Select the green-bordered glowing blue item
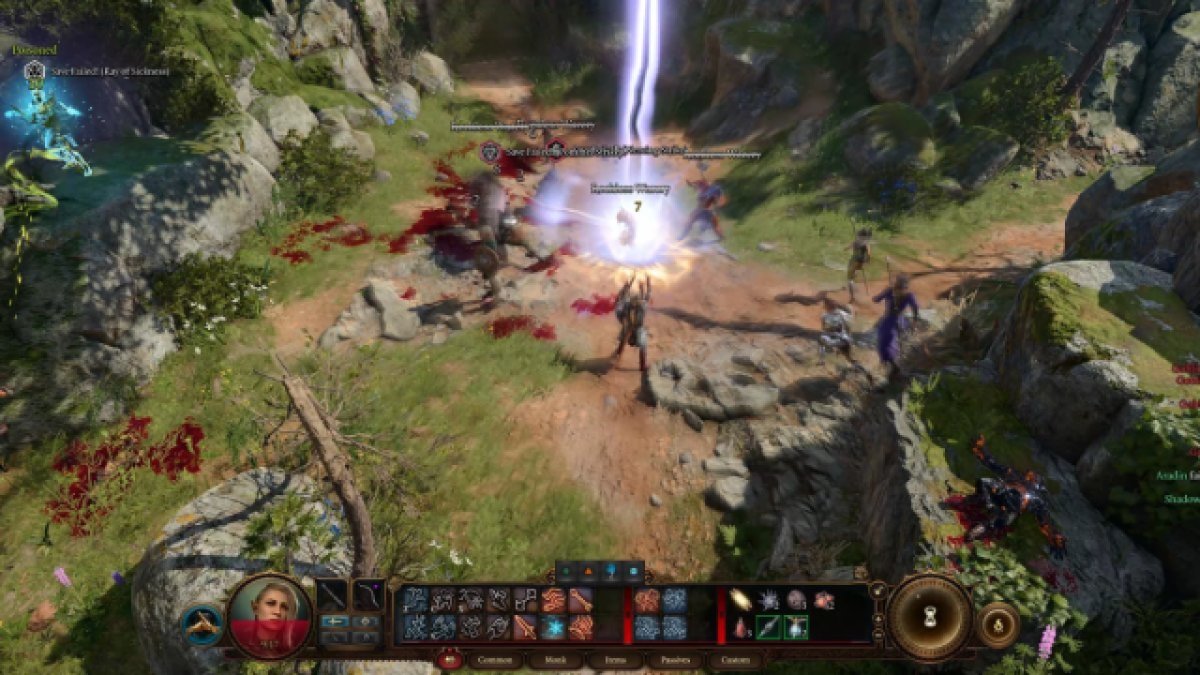This screenshot has height=675, width=1200. (796, 627)
